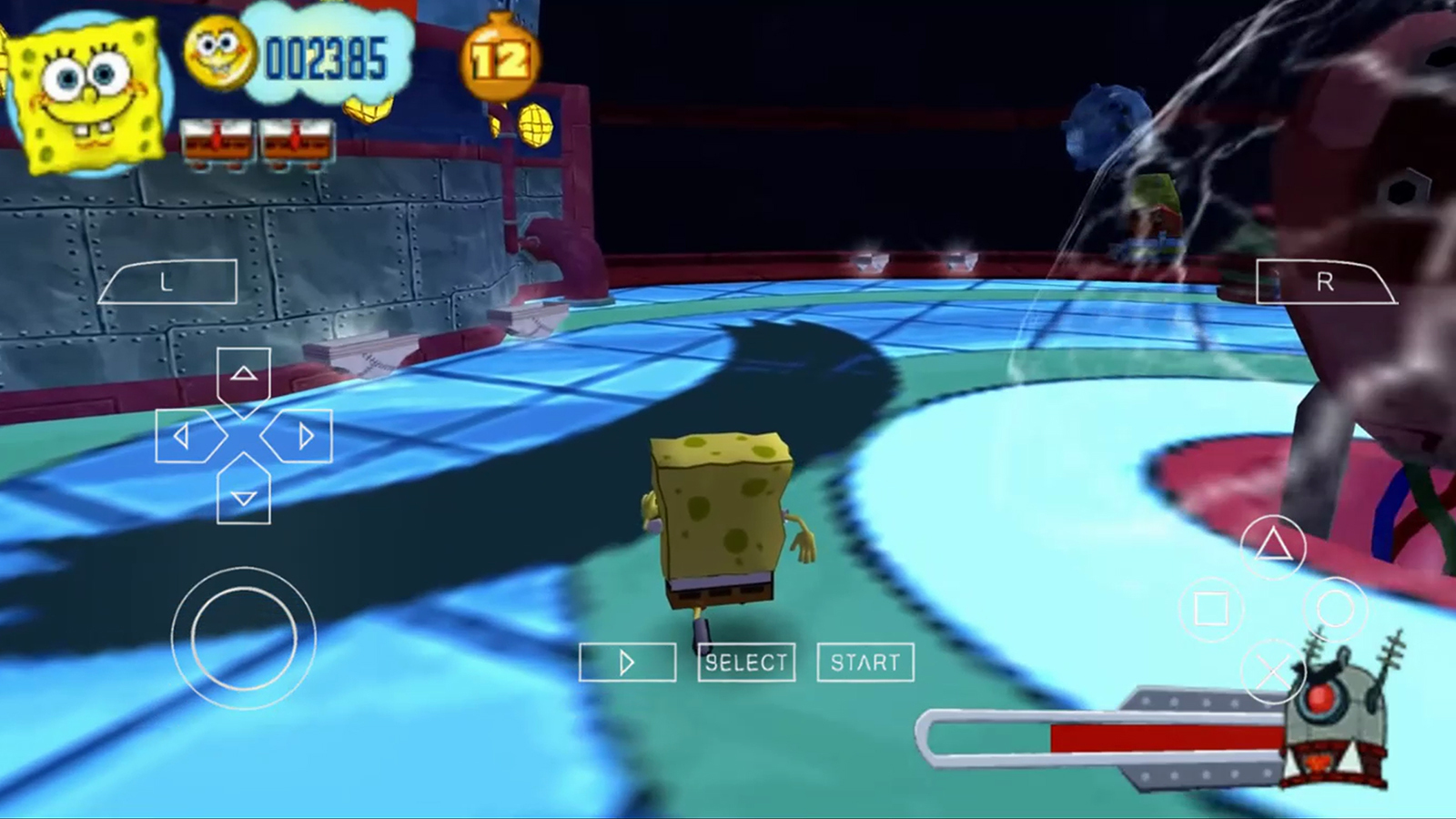1456x819 pixels.
Task: Tap the circle action button
Action: (1335, 609)
